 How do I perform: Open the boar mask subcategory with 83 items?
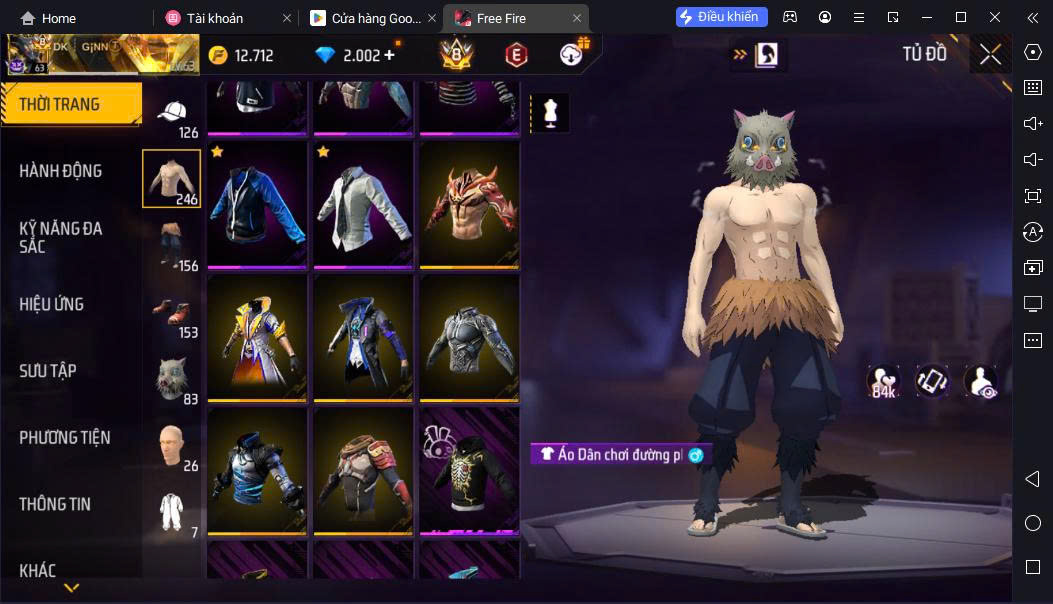pos(172,380)
